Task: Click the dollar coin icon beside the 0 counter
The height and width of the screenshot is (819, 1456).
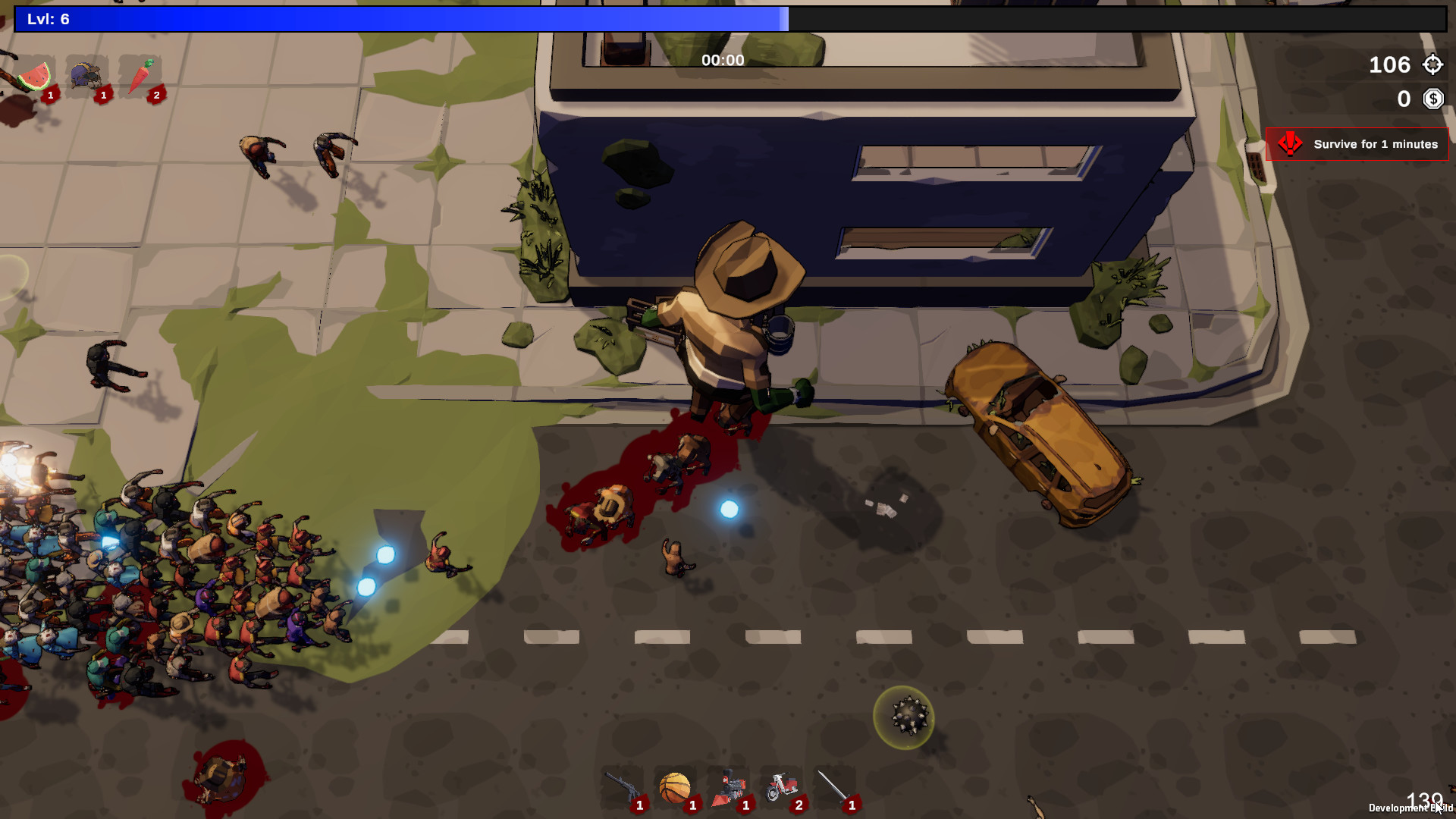Action: coord(1432,99)
